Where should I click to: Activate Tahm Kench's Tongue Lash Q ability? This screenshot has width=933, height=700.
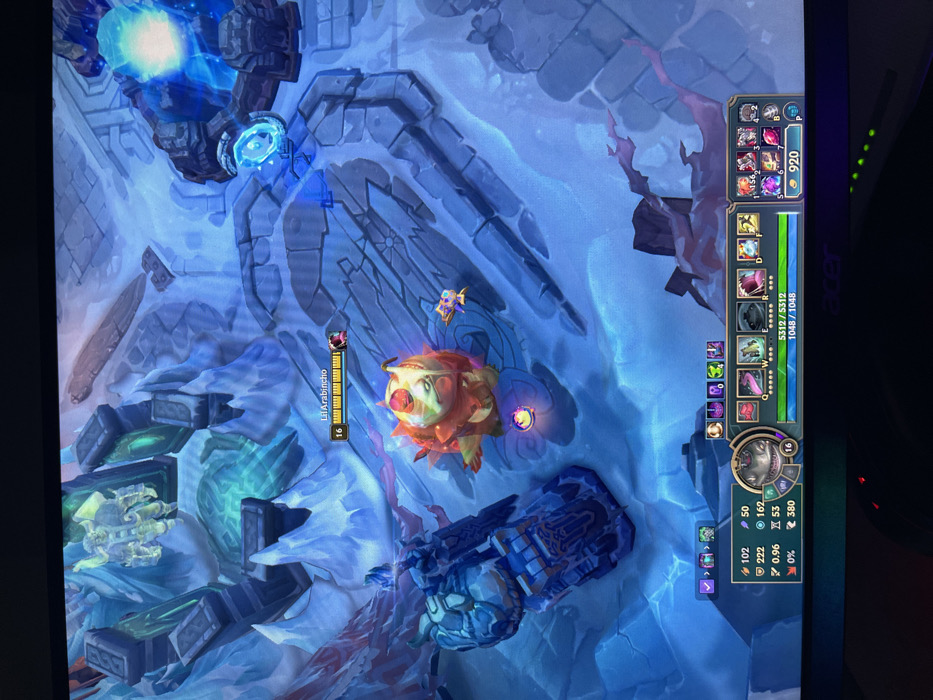(750, 383)
